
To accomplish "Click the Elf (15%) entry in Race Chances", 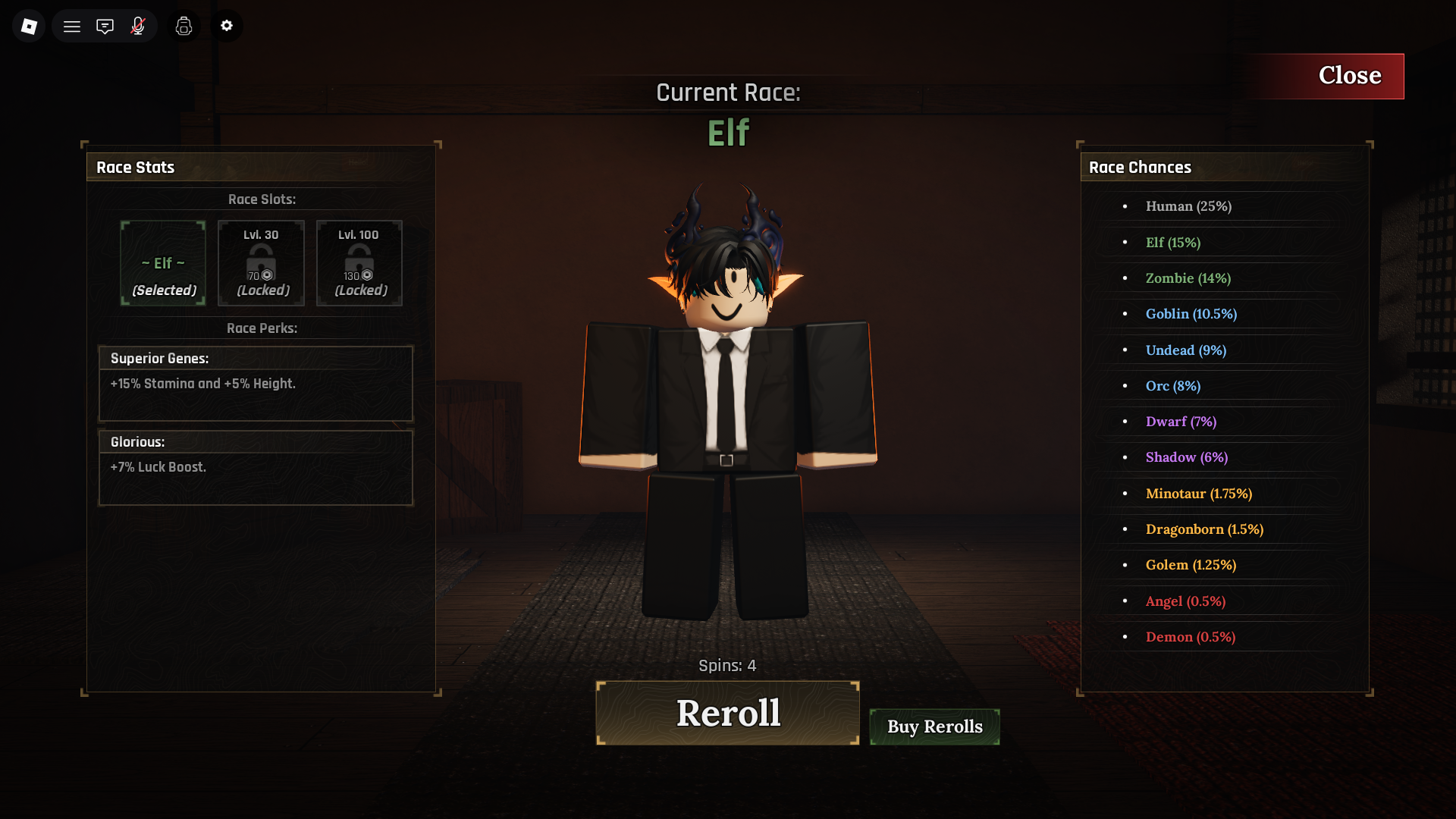I will pos(1172,243).
